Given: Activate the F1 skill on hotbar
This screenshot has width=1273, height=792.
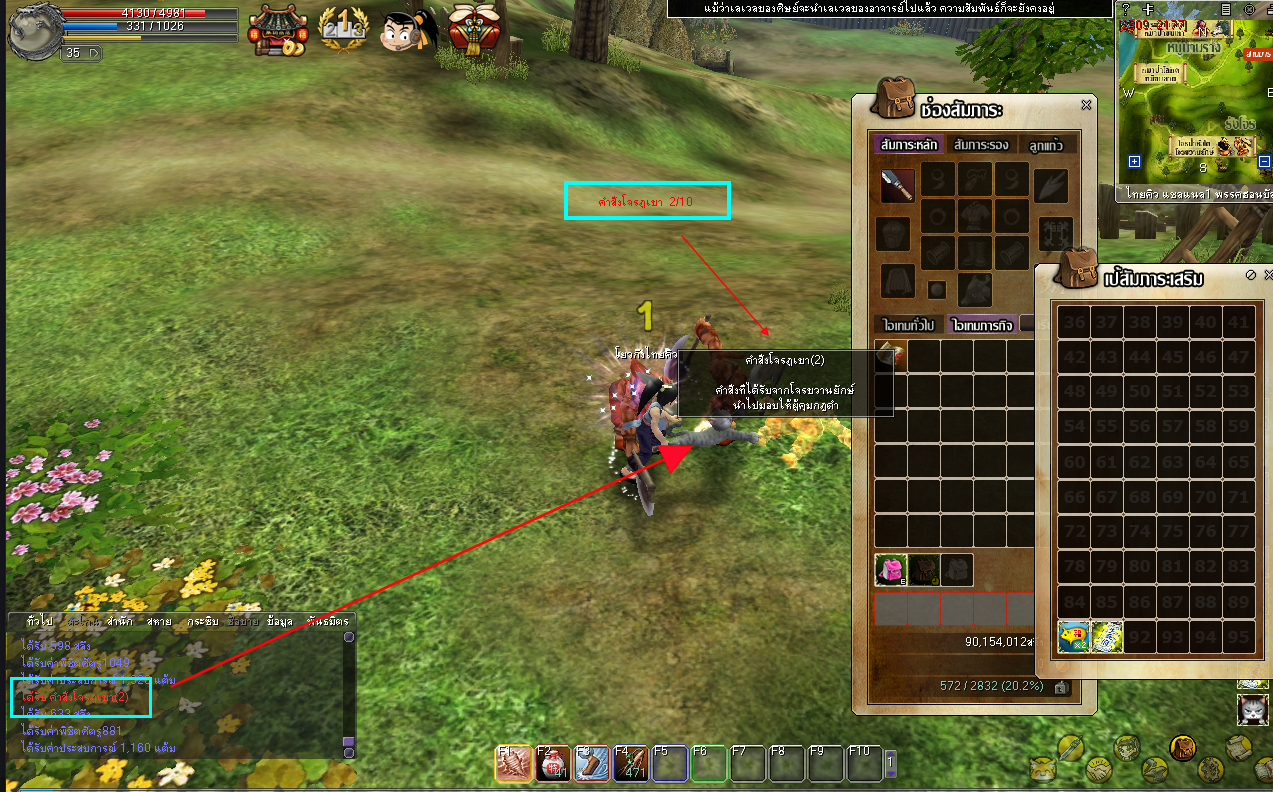Looking at the screenshot, I should click(x=512, y=764).
